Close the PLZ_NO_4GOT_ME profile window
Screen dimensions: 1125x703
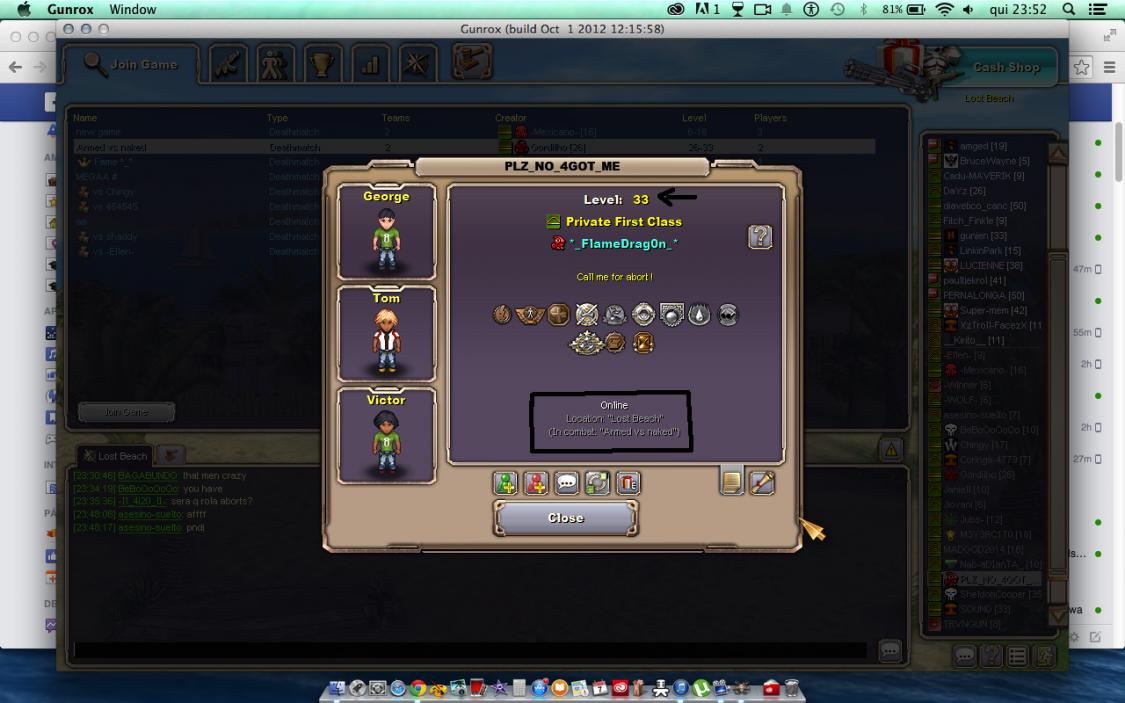coord(566,518)
